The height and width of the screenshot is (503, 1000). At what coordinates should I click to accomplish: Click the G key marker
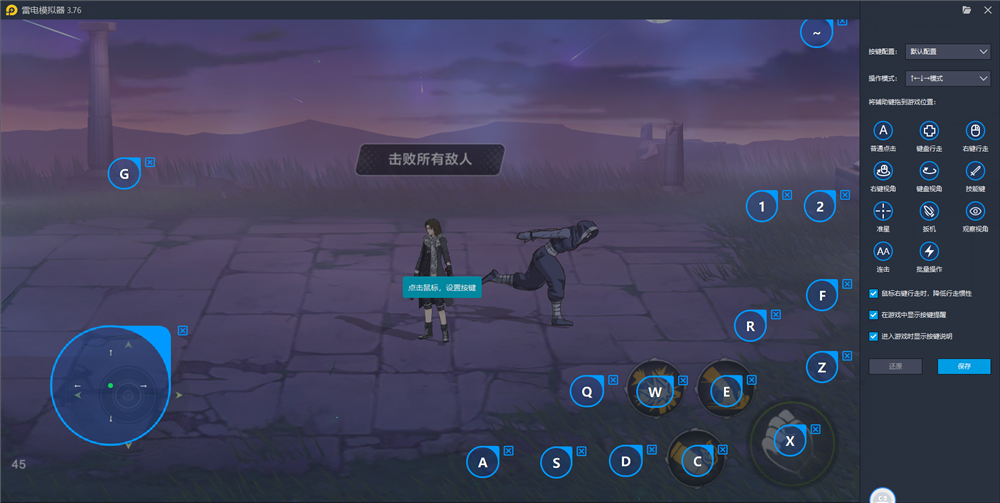124,174
